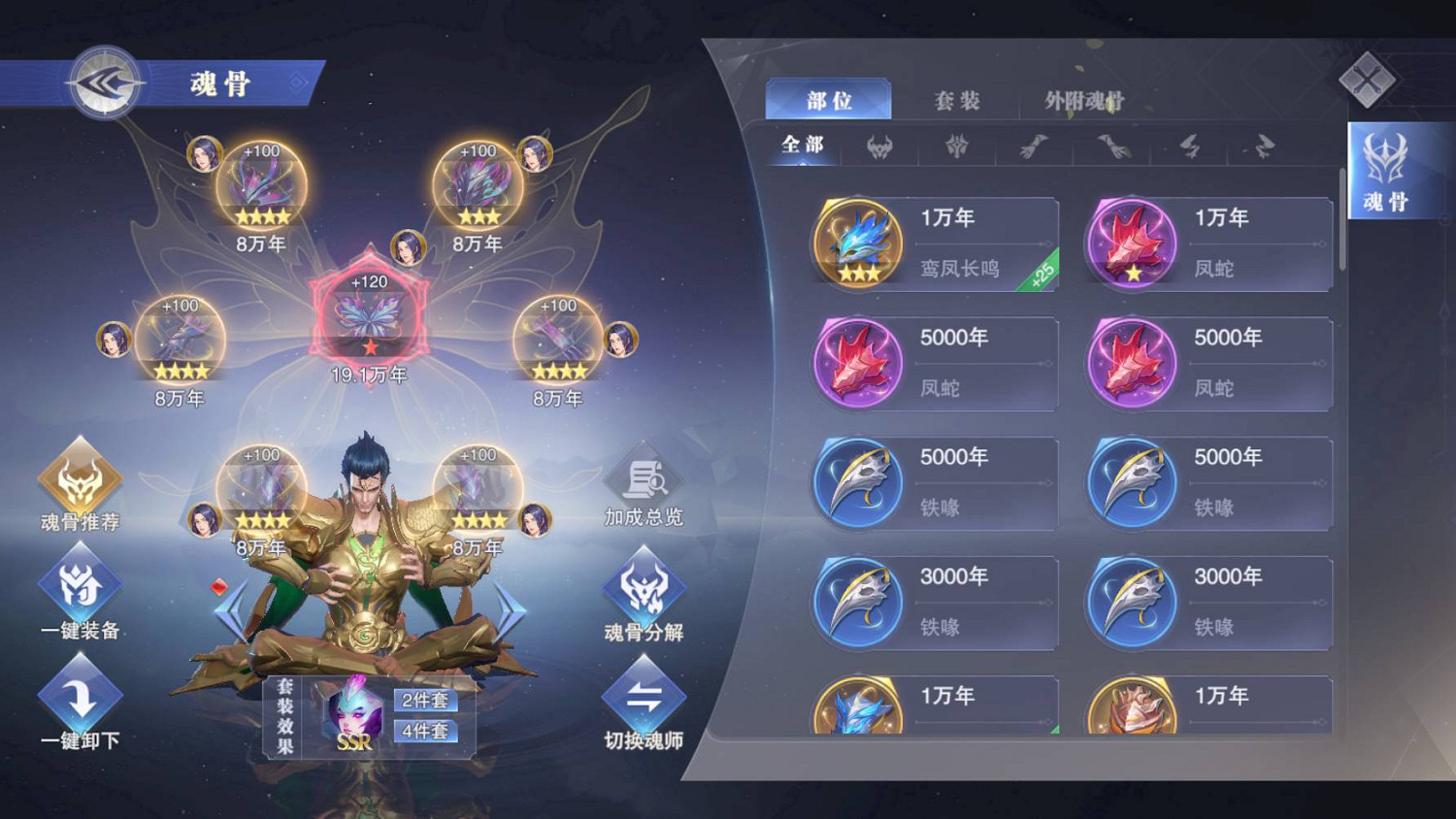Filter list by the head-piece part icon
Screen dimensions: 1456x819
tap(879, 147)
